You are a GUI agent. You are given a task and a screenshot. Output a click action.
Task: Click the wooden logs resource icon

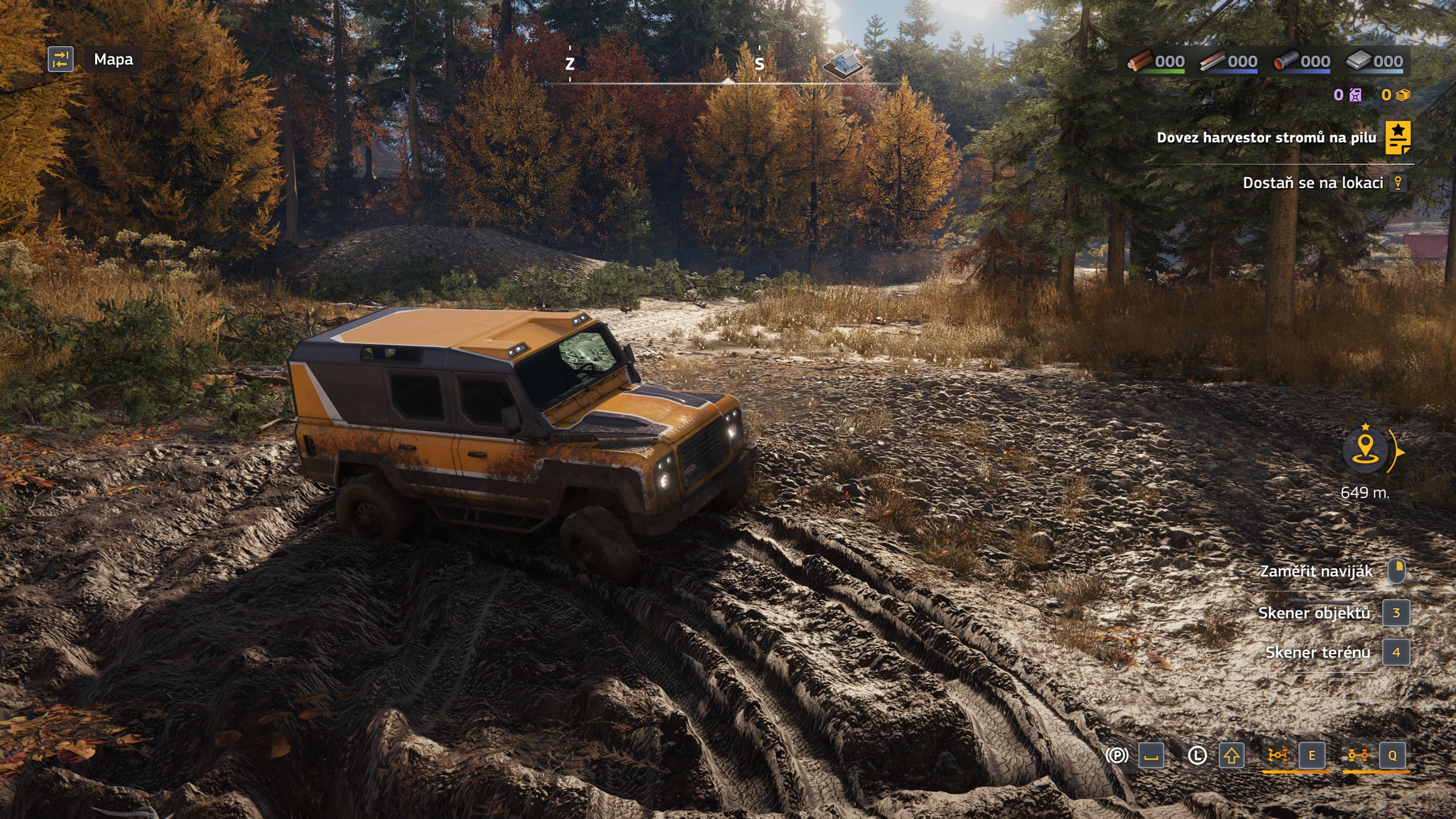point(1139,61)
